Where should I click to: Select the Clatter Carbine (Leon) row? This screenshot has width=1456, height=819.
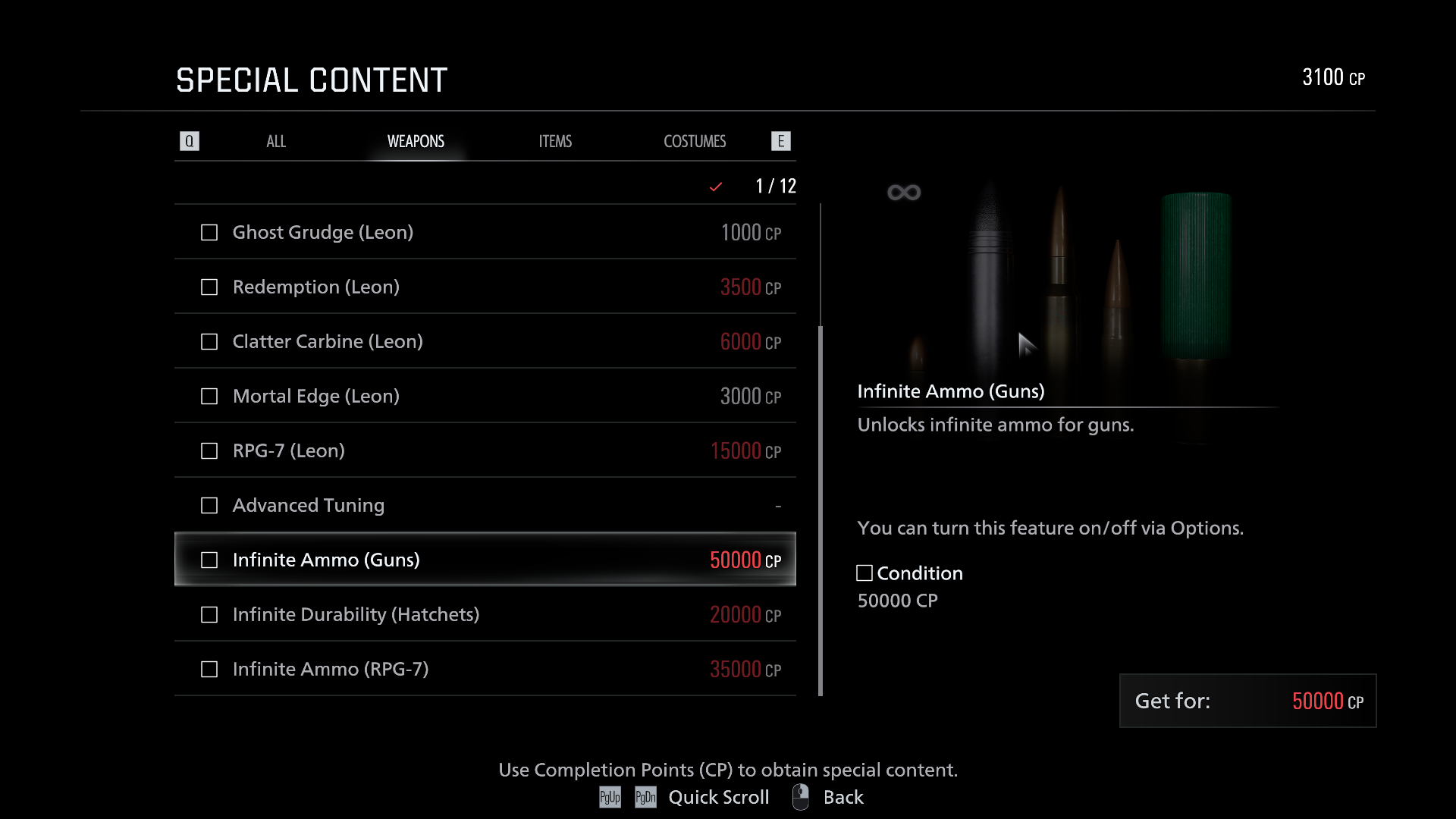pos(485,341)
